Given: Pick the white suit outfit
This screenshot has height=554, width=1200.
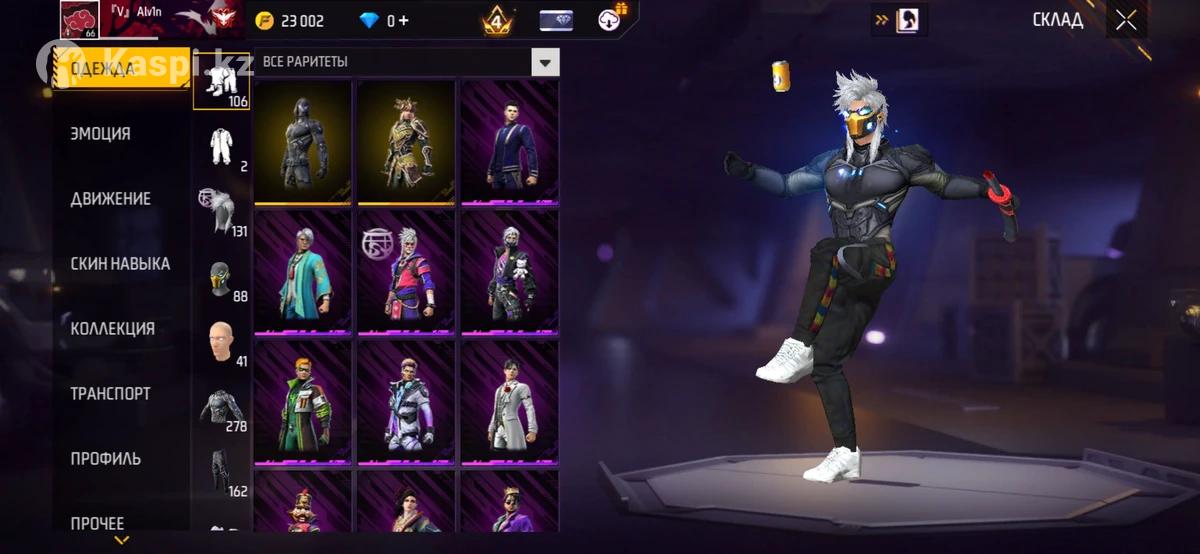Looking at the screenshot, I should tap(510, 400).
